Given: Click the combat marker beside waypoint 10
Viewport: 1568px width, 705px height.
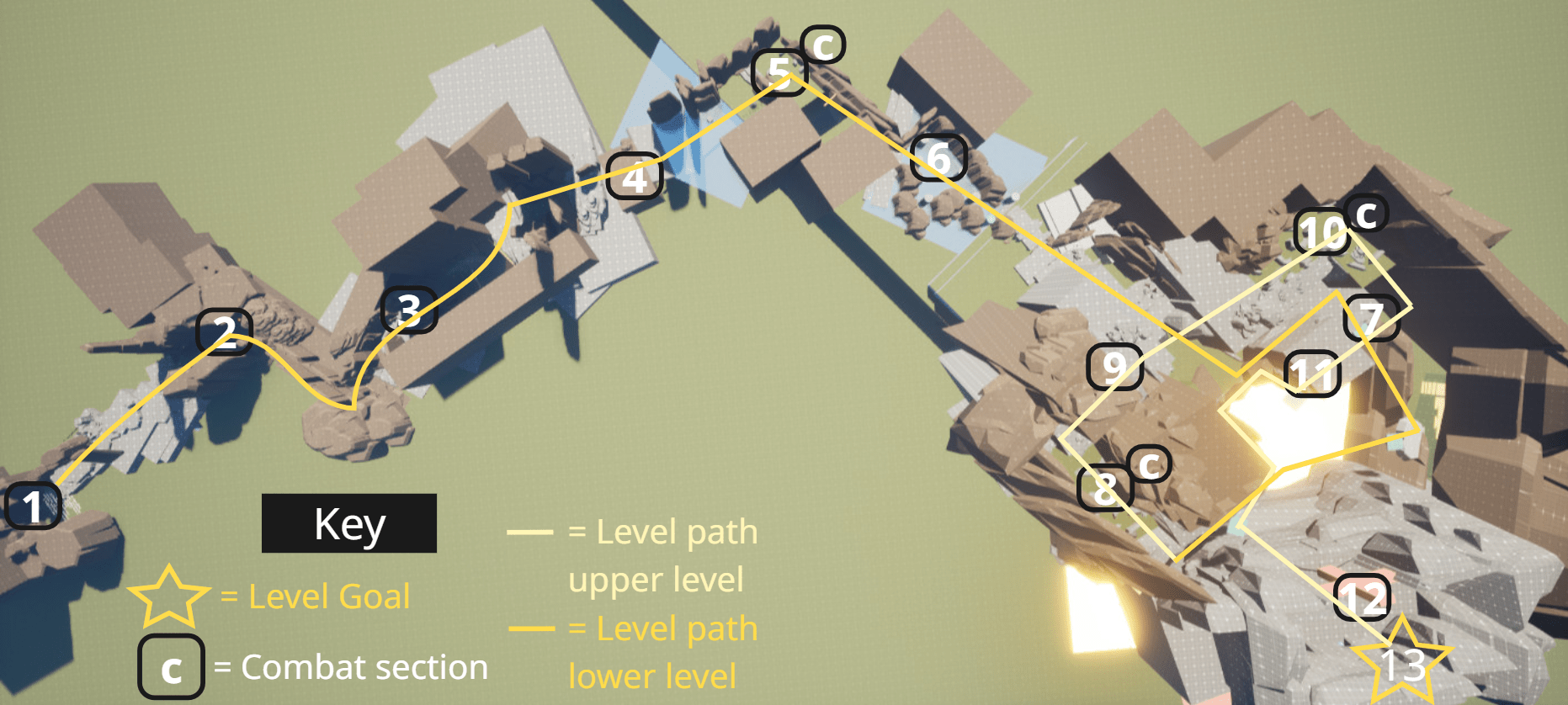Looking at the screenshot, I should 1365,214.
